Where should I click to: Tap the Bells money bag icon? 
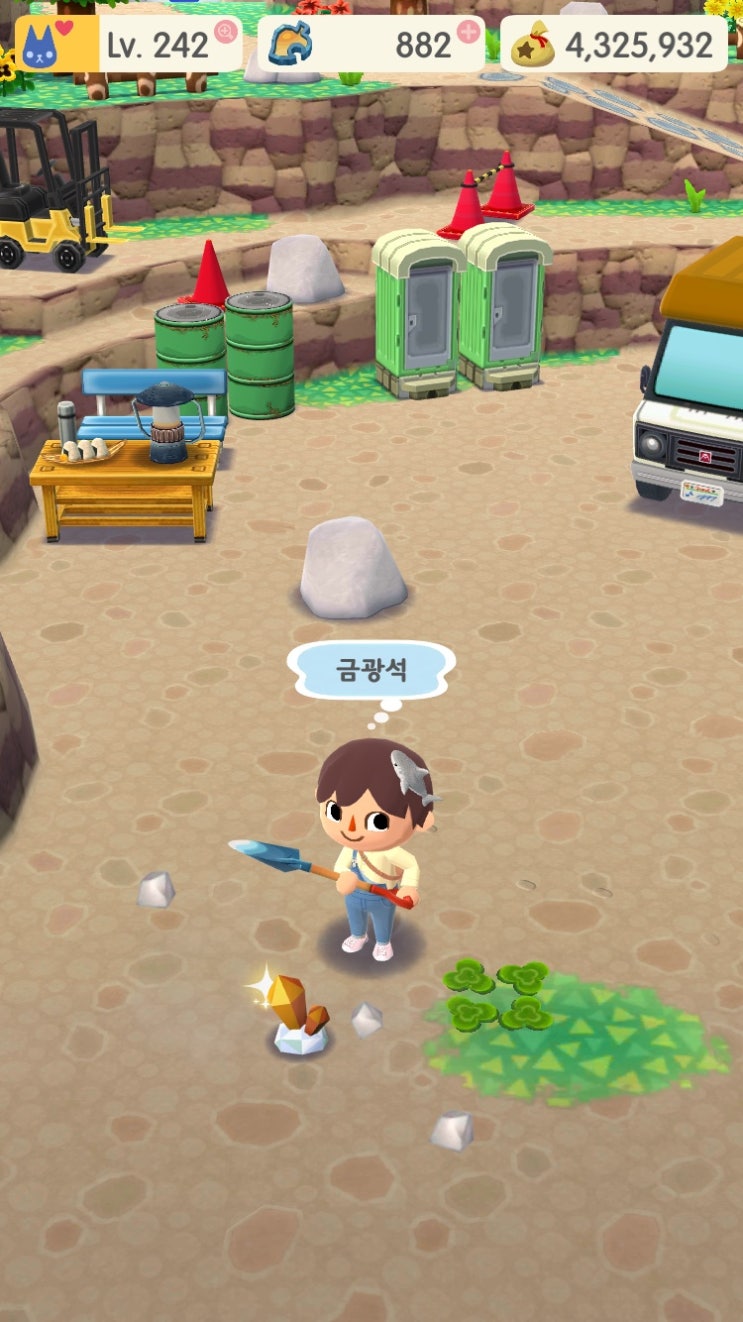pos(532,44)
